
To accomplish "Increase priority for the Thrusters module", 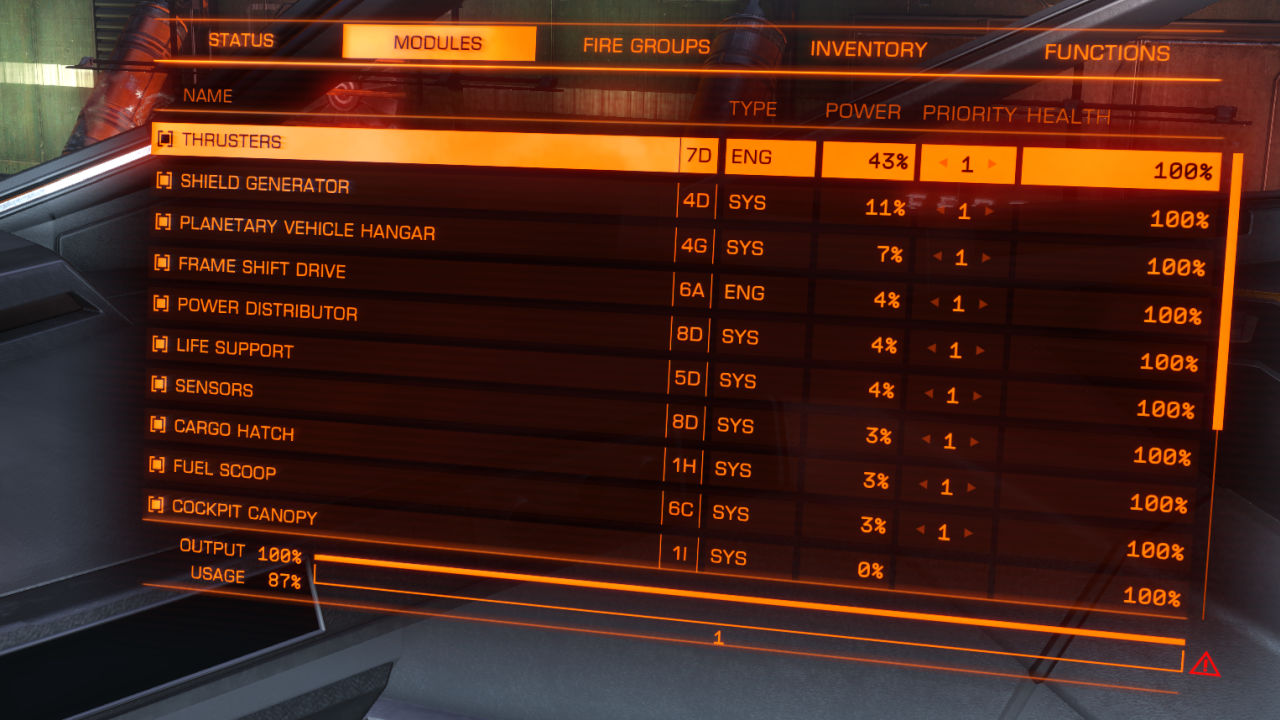I will (992, 164).
